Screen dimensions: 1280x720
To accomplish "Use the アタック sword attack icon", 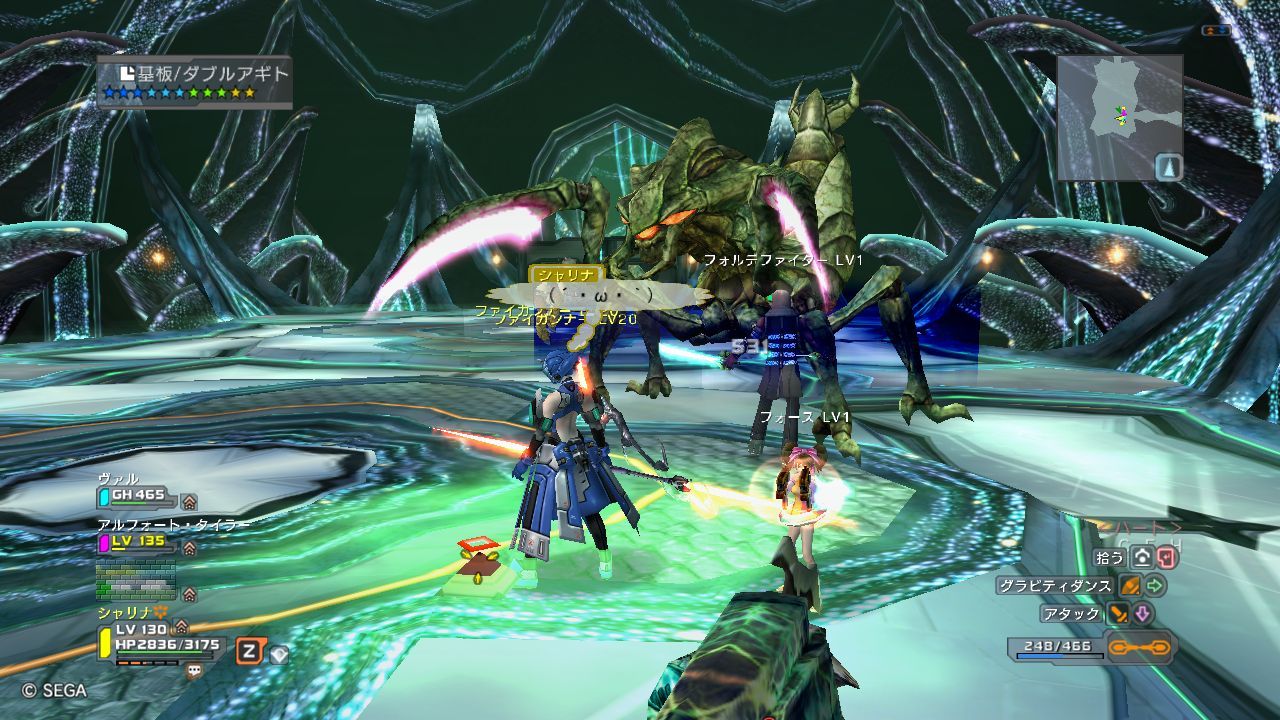I will [x=1118, y=614].
